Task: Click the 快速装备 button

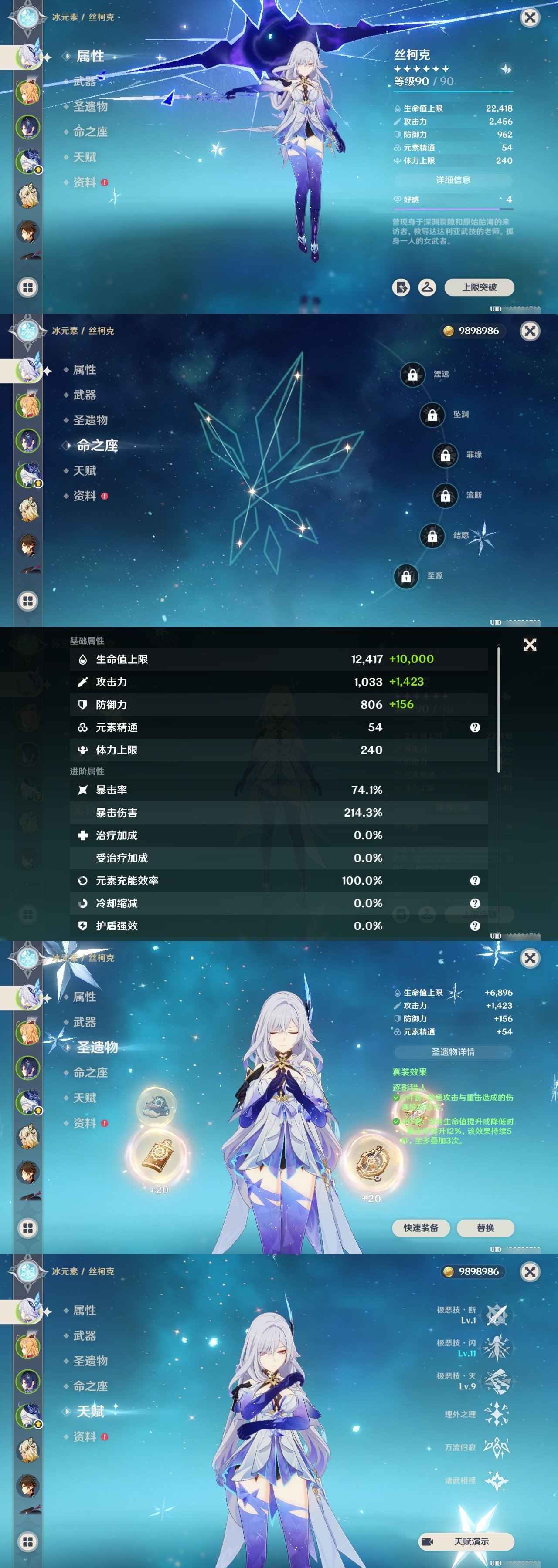Action: pos(422,1228)
